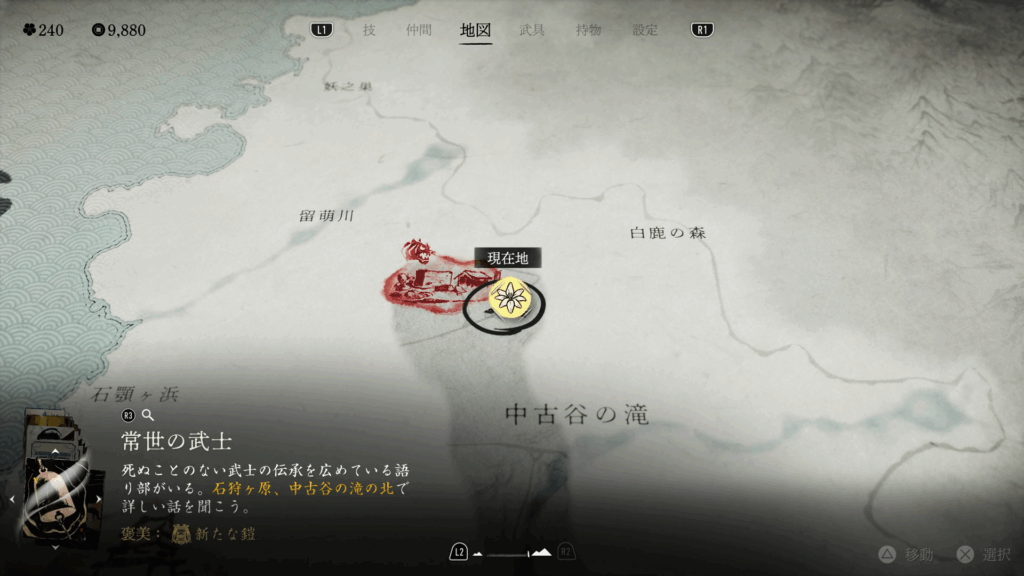The image size is (1024, 576).
Task: Click the red demon-mask enemy camp marker
Action: [415, 251]
